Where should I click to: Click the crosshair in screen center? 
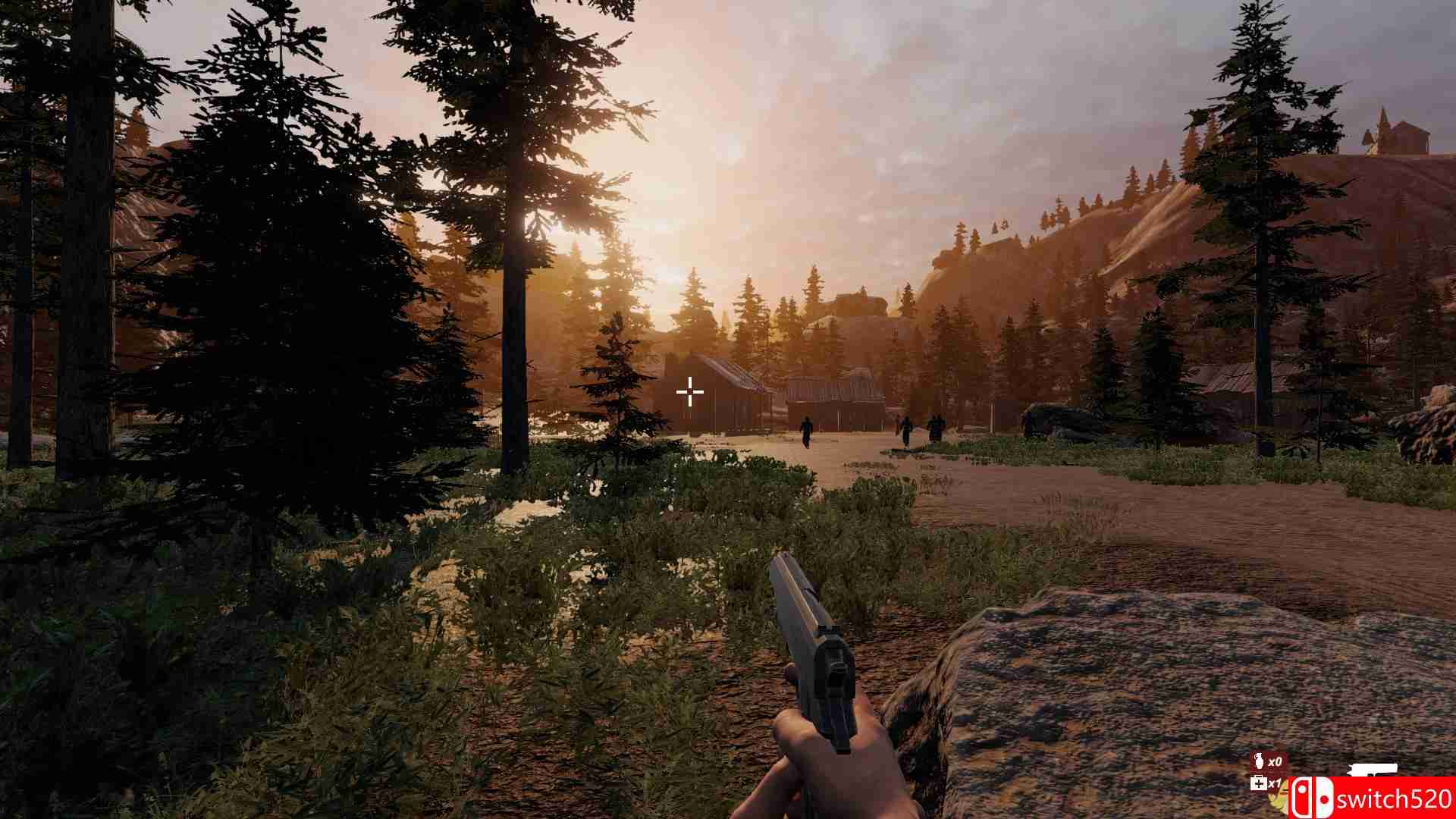click(689, 391)
